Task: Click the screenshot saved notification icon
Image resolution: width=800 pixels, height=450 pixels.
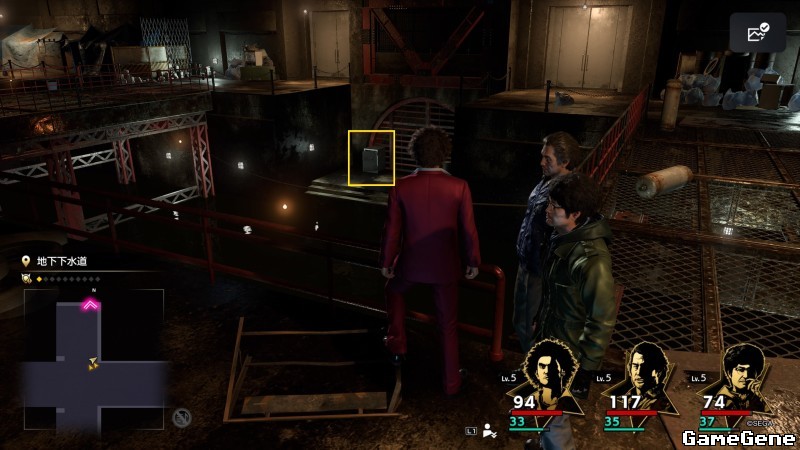Action: pos(758,33)
